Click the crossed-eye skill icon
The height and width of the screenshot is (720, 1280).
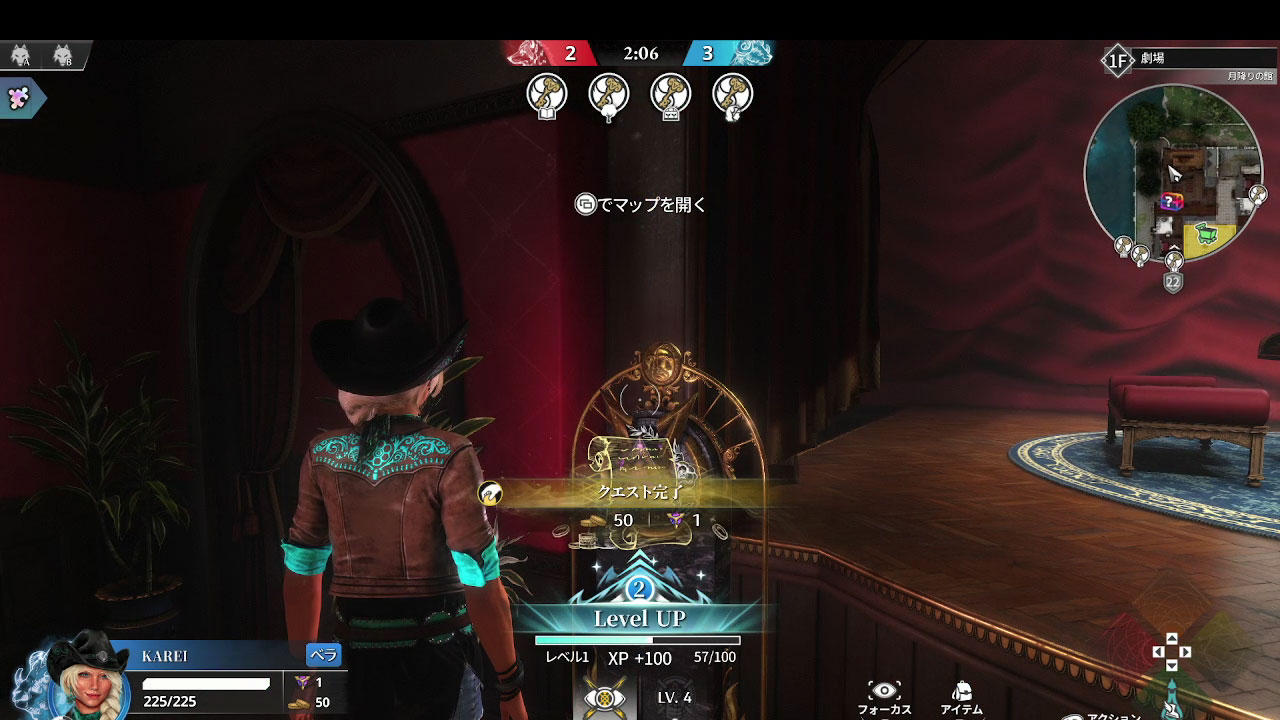click(x=605, y=698)
